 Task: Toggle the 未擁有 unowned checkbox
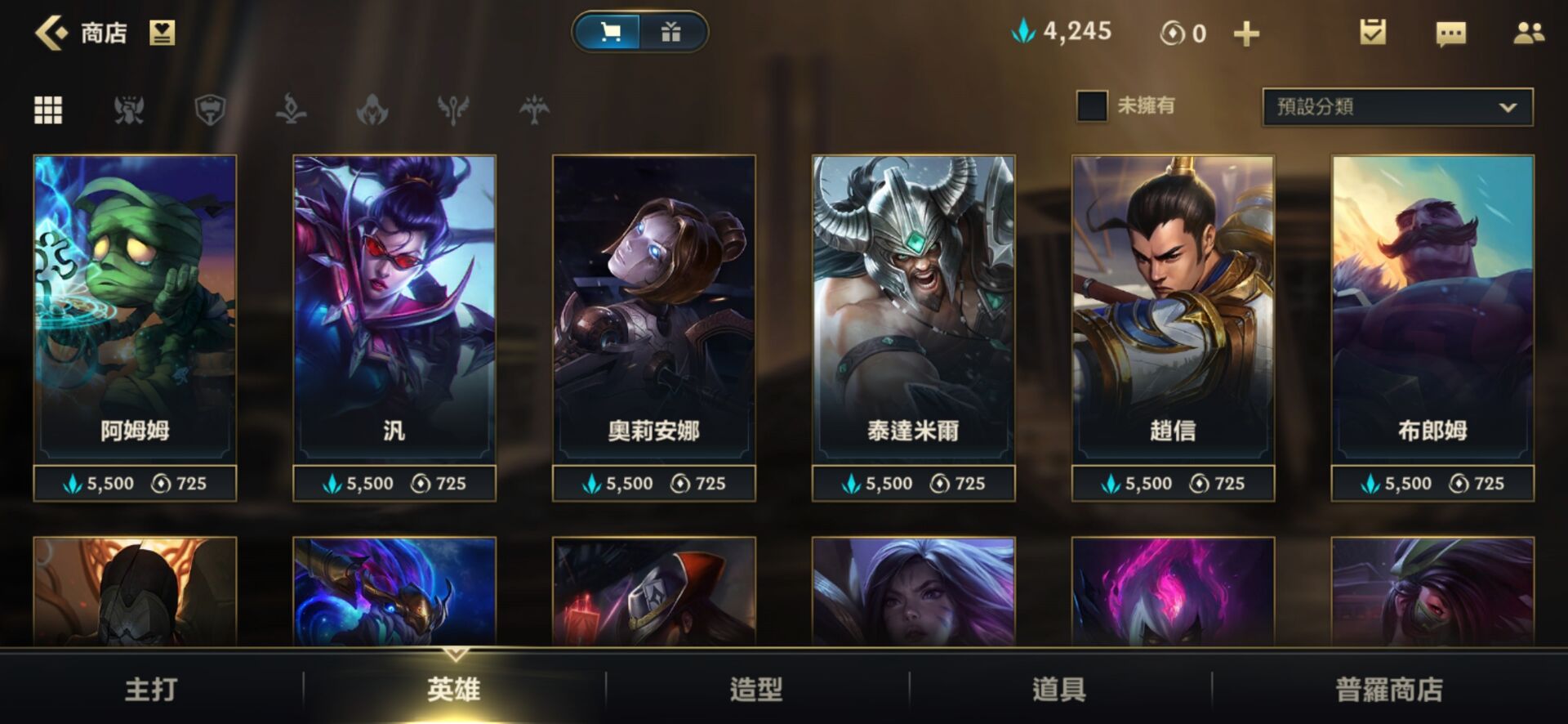[1092, 106]
